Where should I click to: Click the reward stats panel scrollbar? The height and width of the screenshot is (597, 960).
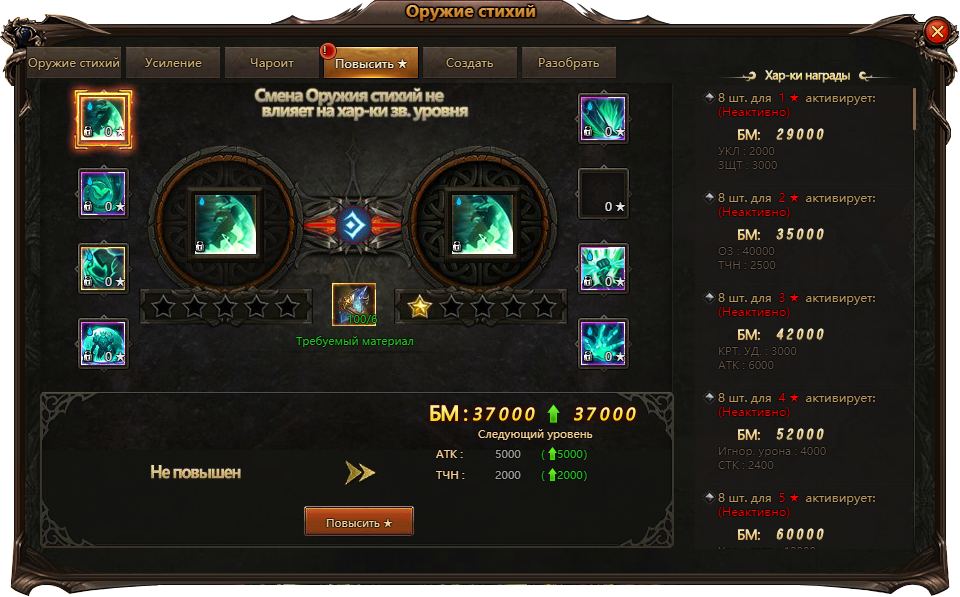[x=914, y=110]
